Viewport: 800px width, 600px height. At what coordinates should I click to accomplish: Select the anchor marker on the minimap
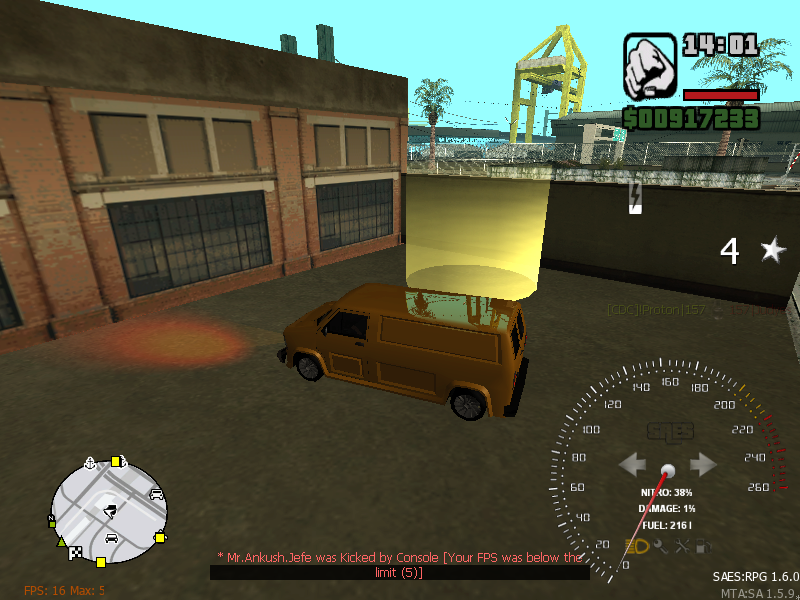[91, 463]
